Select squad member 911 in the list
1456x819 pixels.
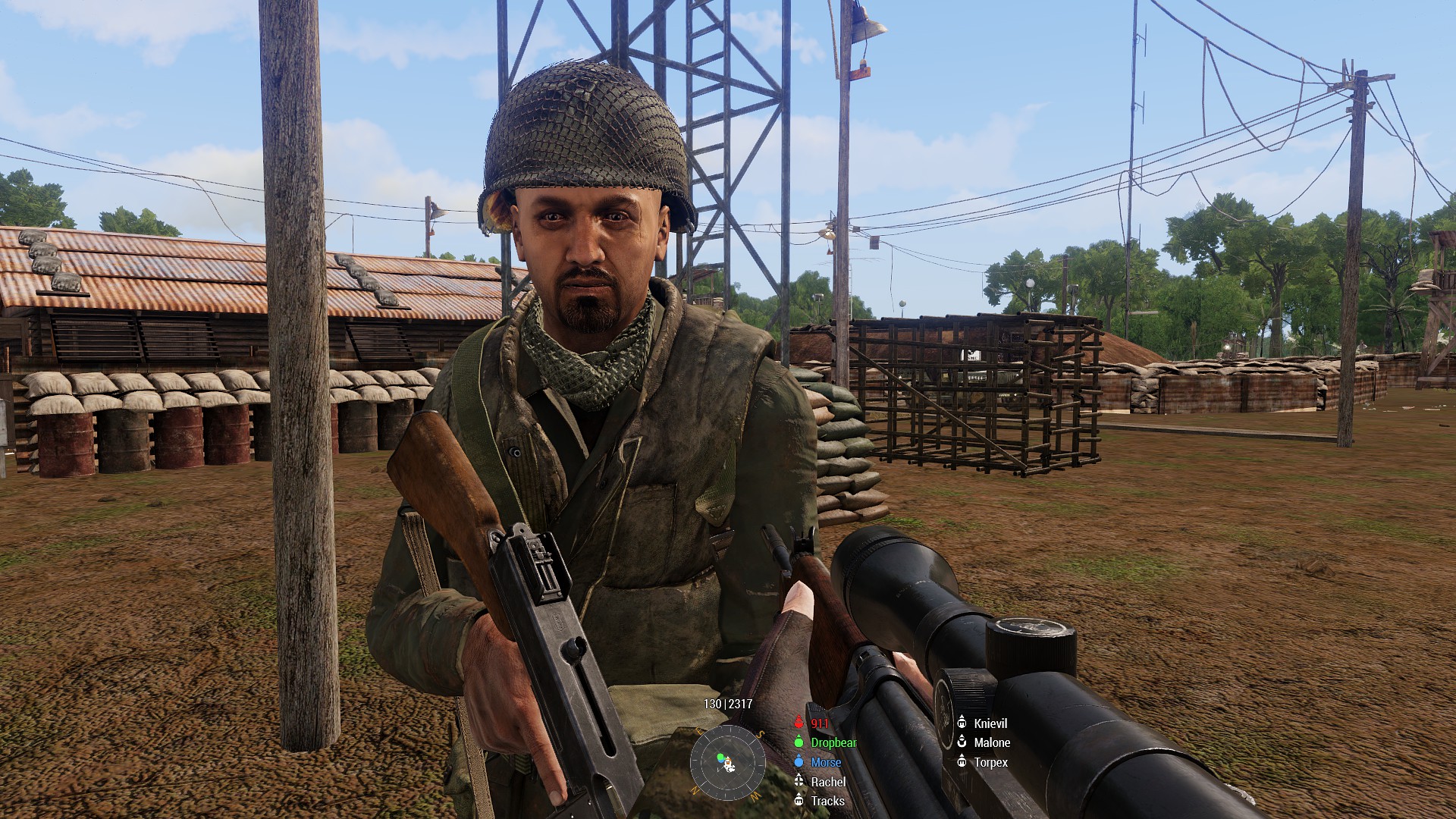819,723
